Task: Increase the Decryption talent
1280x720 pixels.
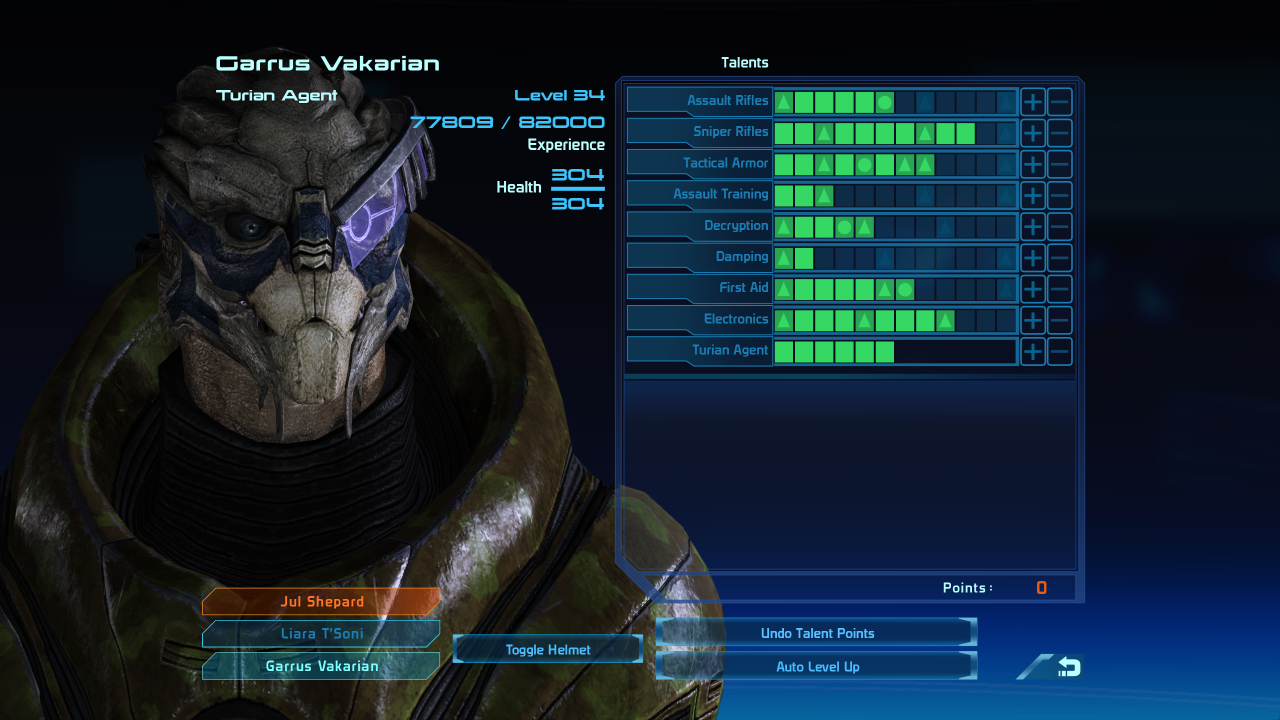Action: pyautogui.click(x=1032, y=226)
